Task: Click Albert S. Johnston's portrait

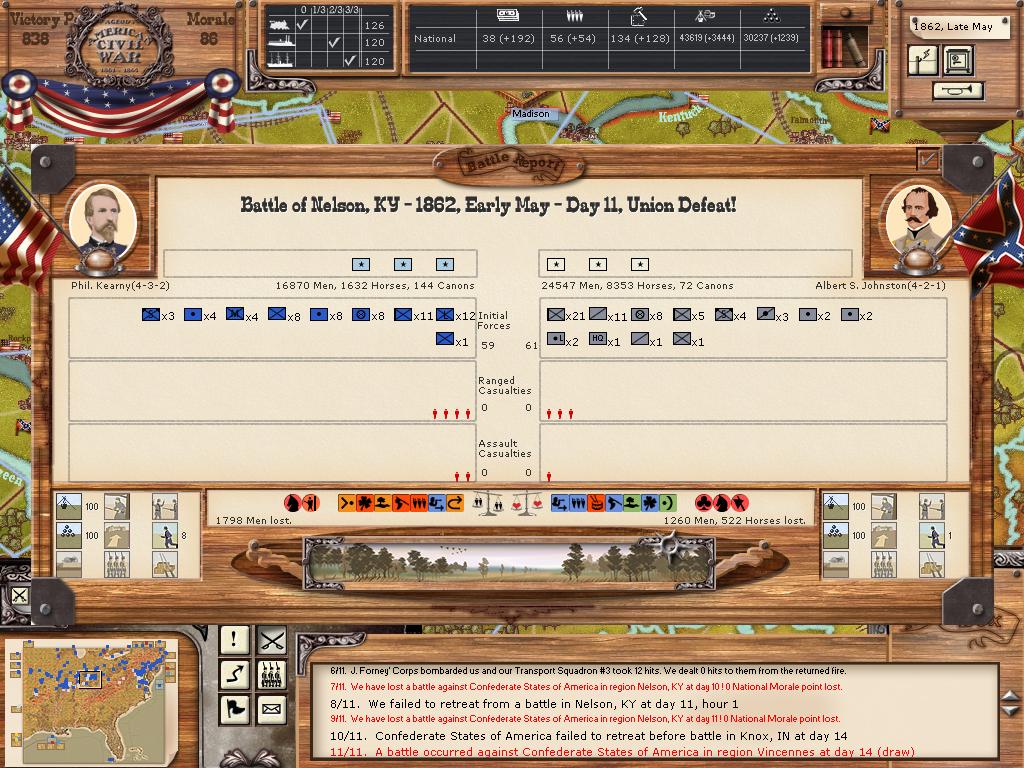Action: point(919,220)
